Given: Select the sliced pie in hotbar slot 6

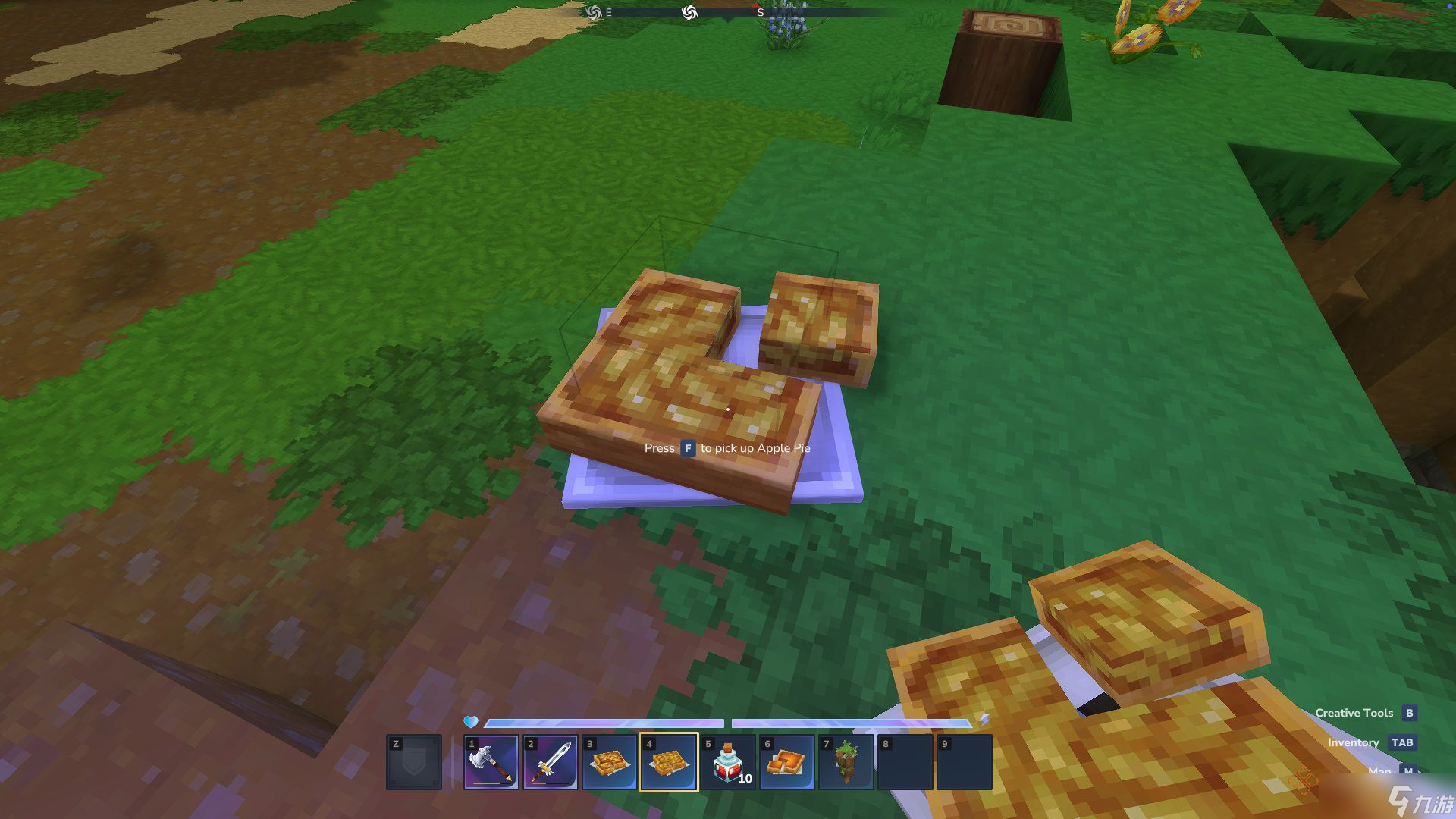Looking at the screenshot, I should 786,762.
